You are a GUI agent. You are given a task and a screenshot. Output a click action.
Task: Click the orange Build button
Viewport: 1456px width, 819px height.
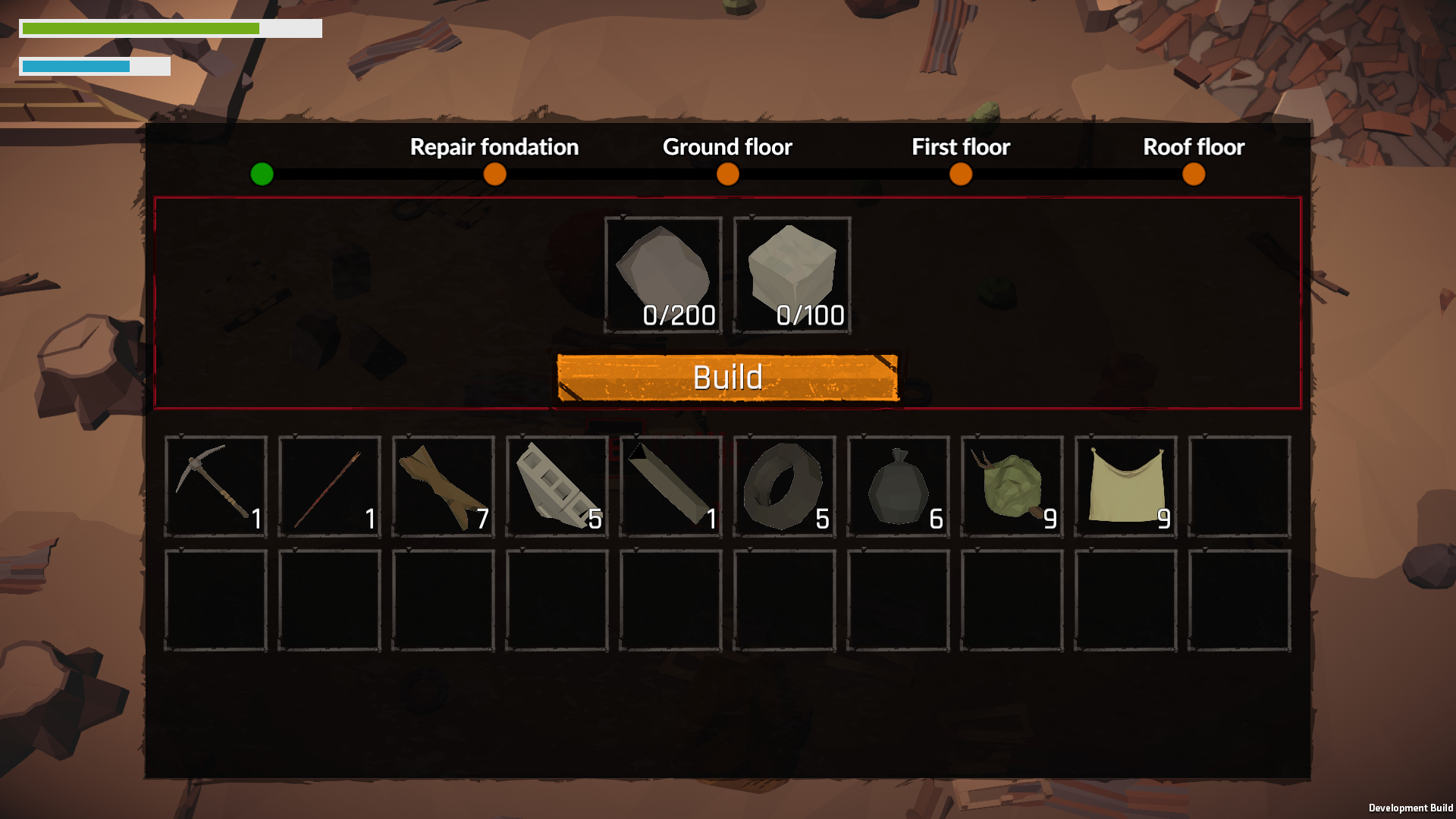(x=727, y=377)
